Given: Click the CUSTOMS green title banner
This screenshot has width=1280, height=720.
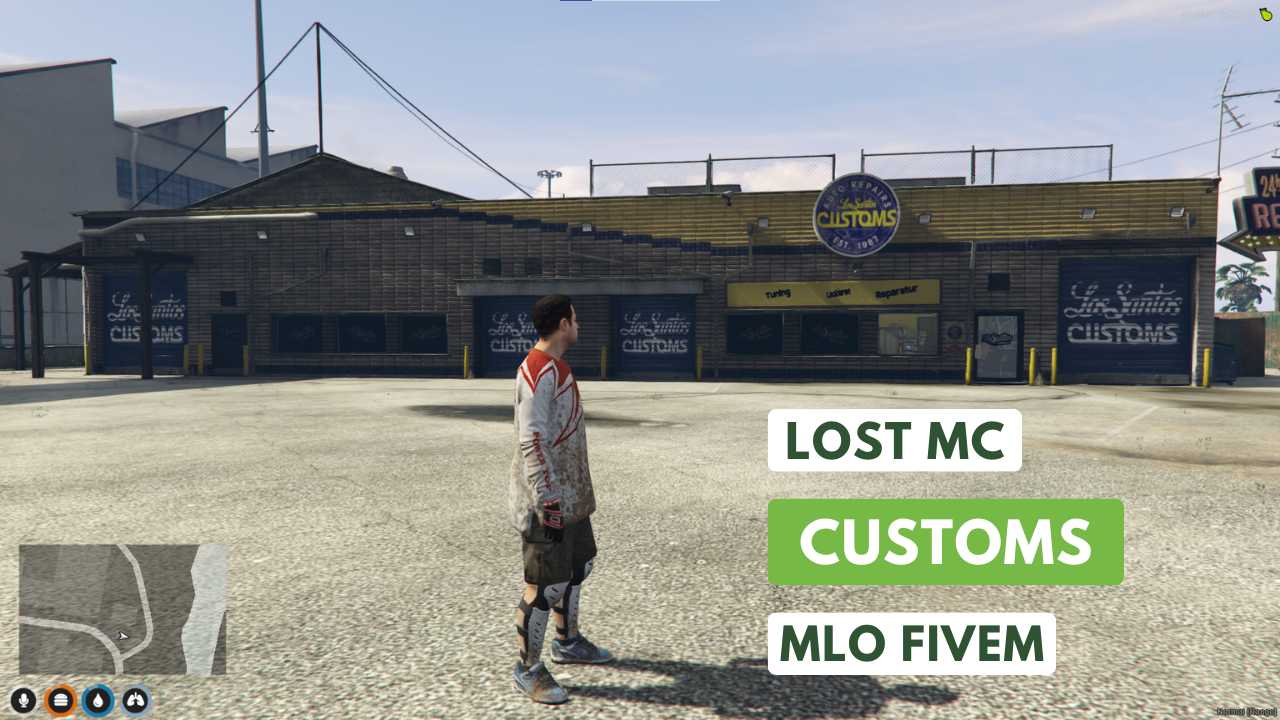Looking at the screenshot, I should point(944,540).
